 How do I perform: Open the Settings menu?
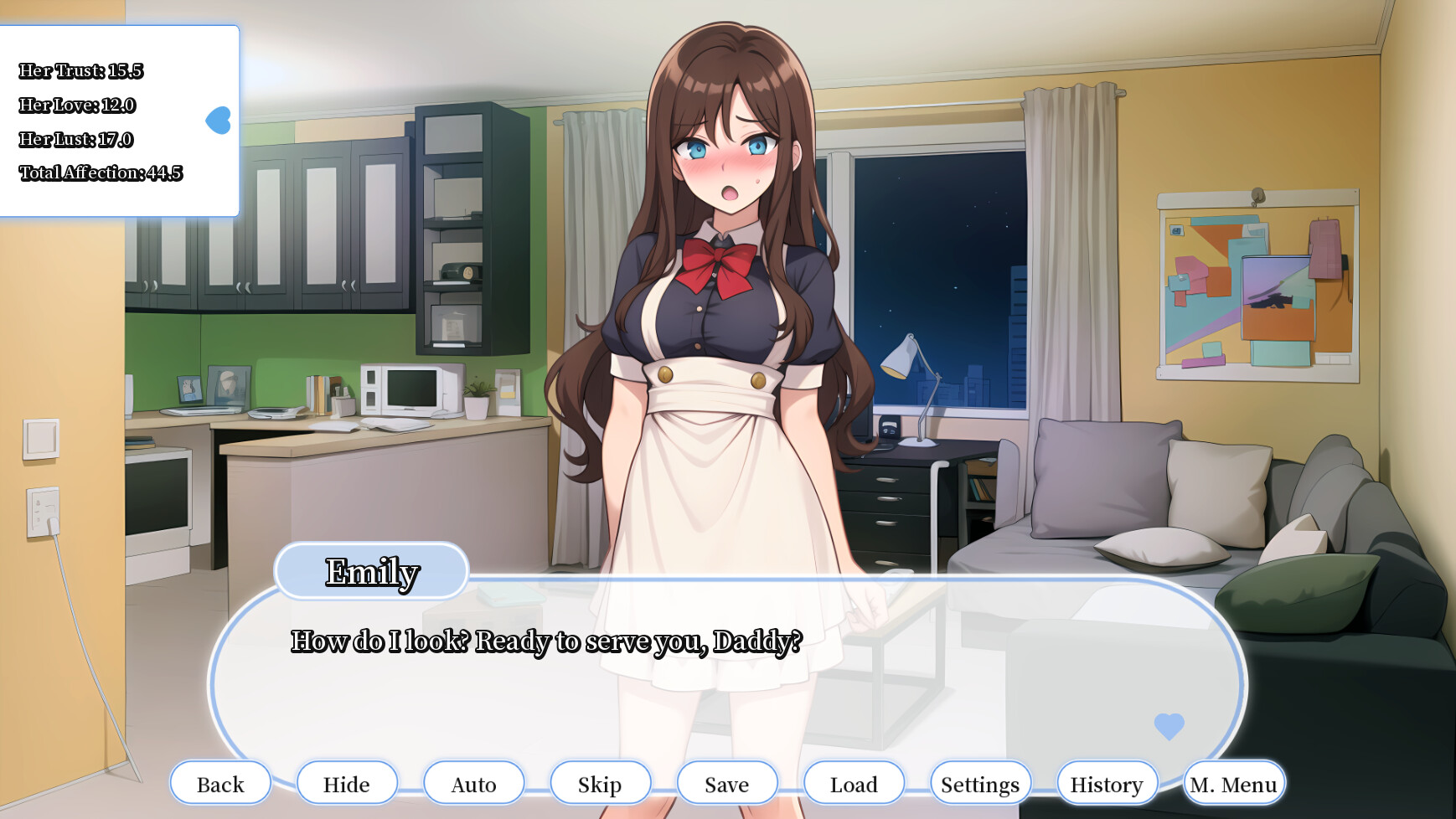(980, 784)
